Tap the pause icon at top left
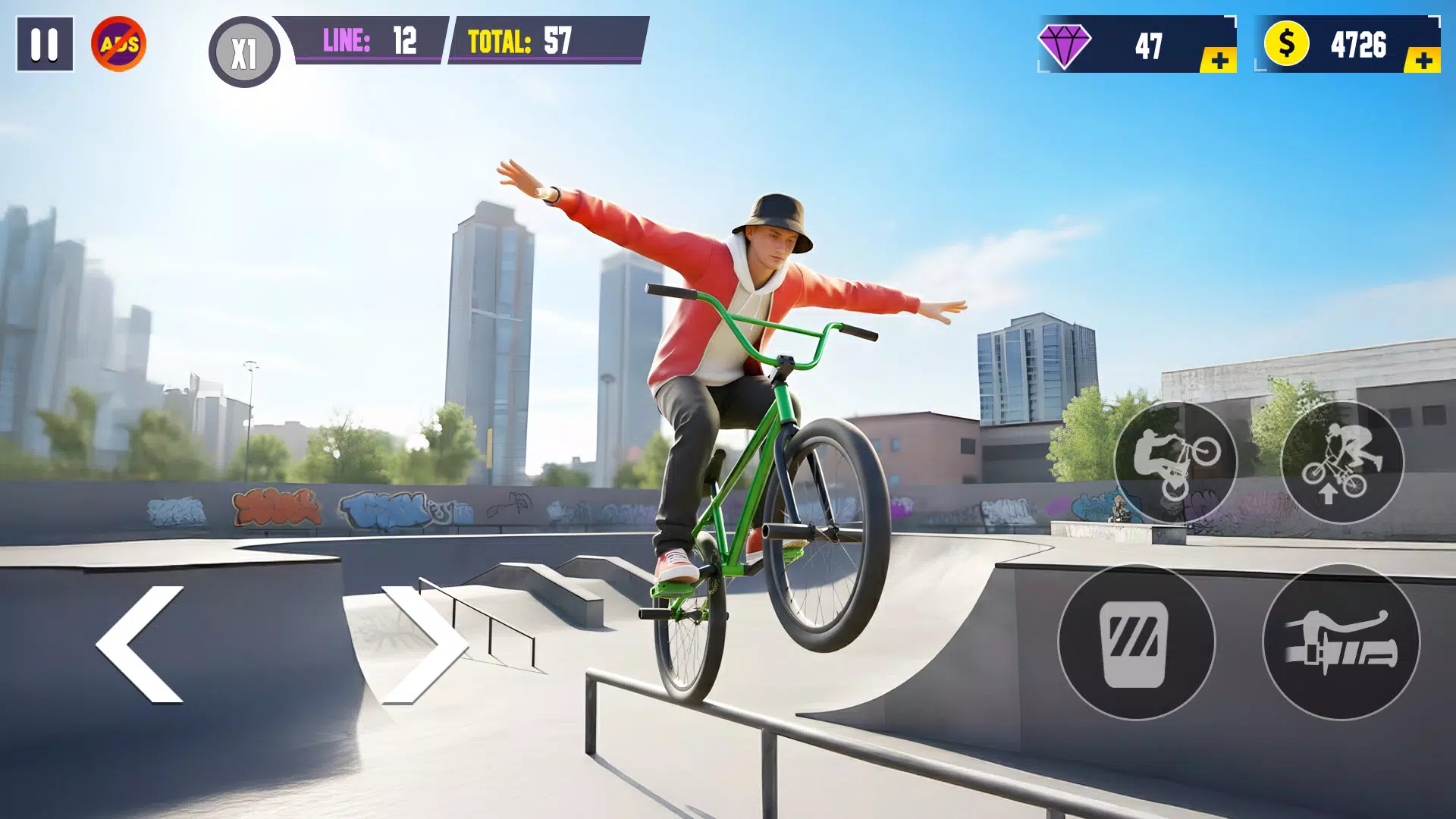The width and height of the screenshot is (1456, 819). [45, 42]
